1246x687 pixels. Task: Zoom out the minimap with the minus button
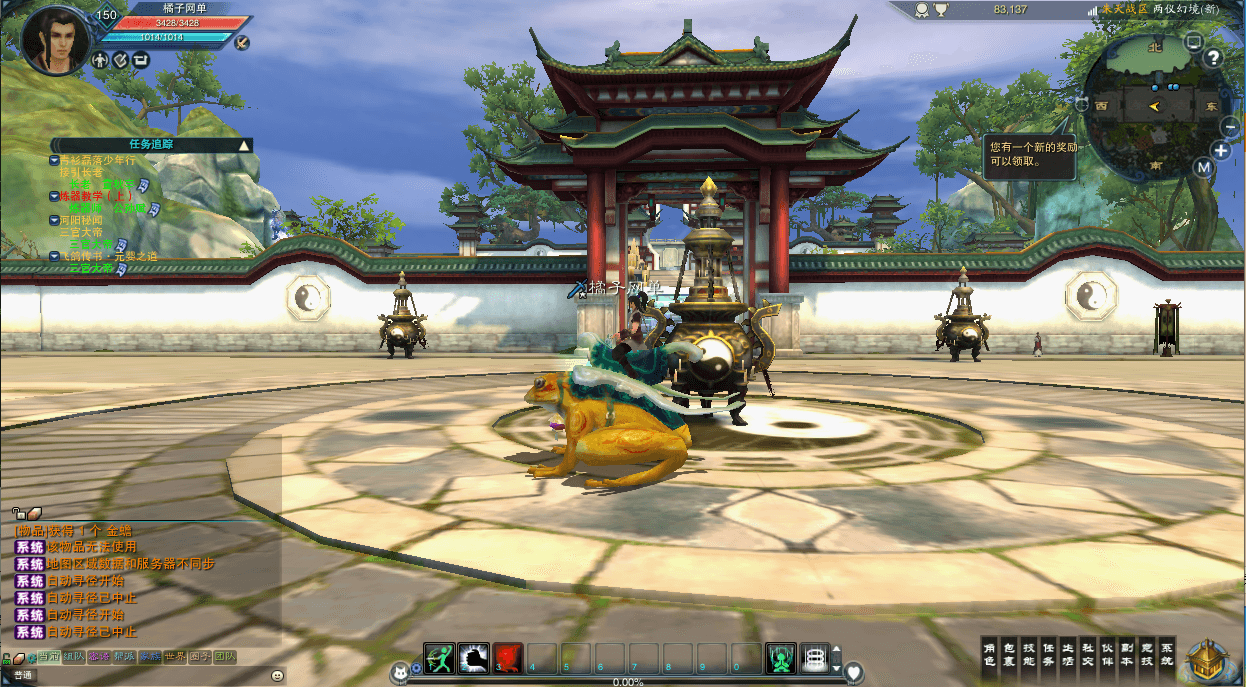[x=1231, y=126]
